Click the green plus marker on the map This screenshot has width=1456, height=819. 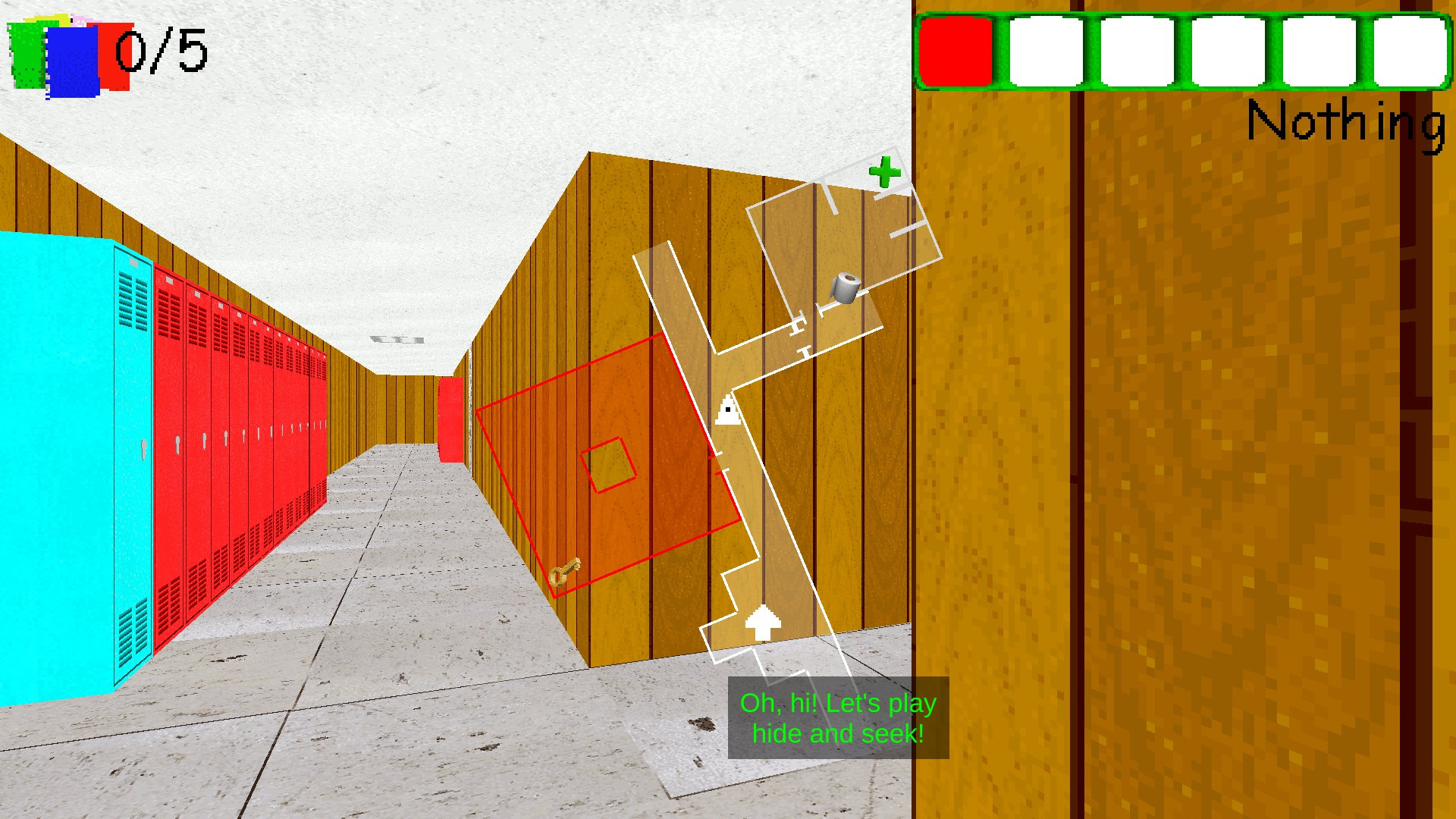[x=886, y=172]
